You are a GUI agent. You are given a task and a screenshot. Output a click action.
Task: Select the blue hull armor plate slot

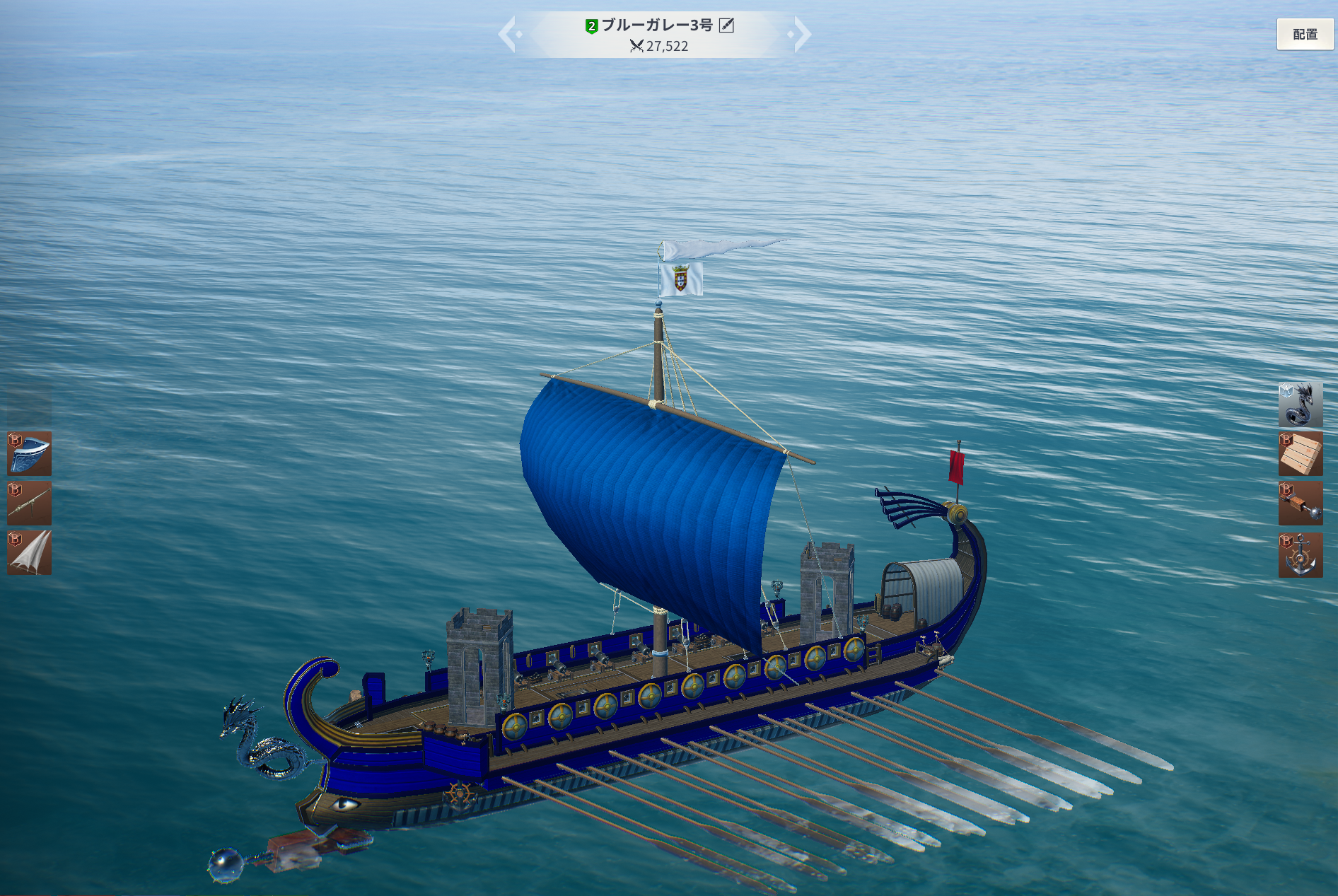[30, 453]
